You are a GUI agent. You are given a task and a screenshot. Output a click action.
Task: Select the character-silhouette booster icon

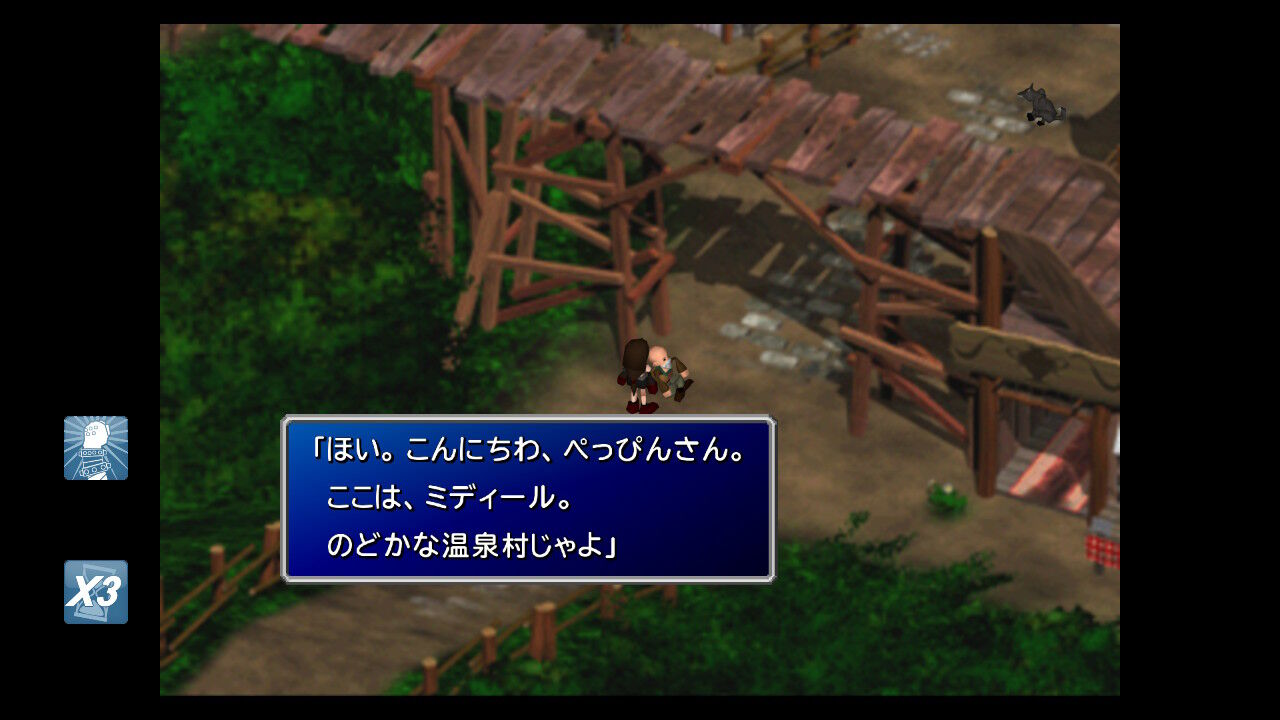coord(95,448)
